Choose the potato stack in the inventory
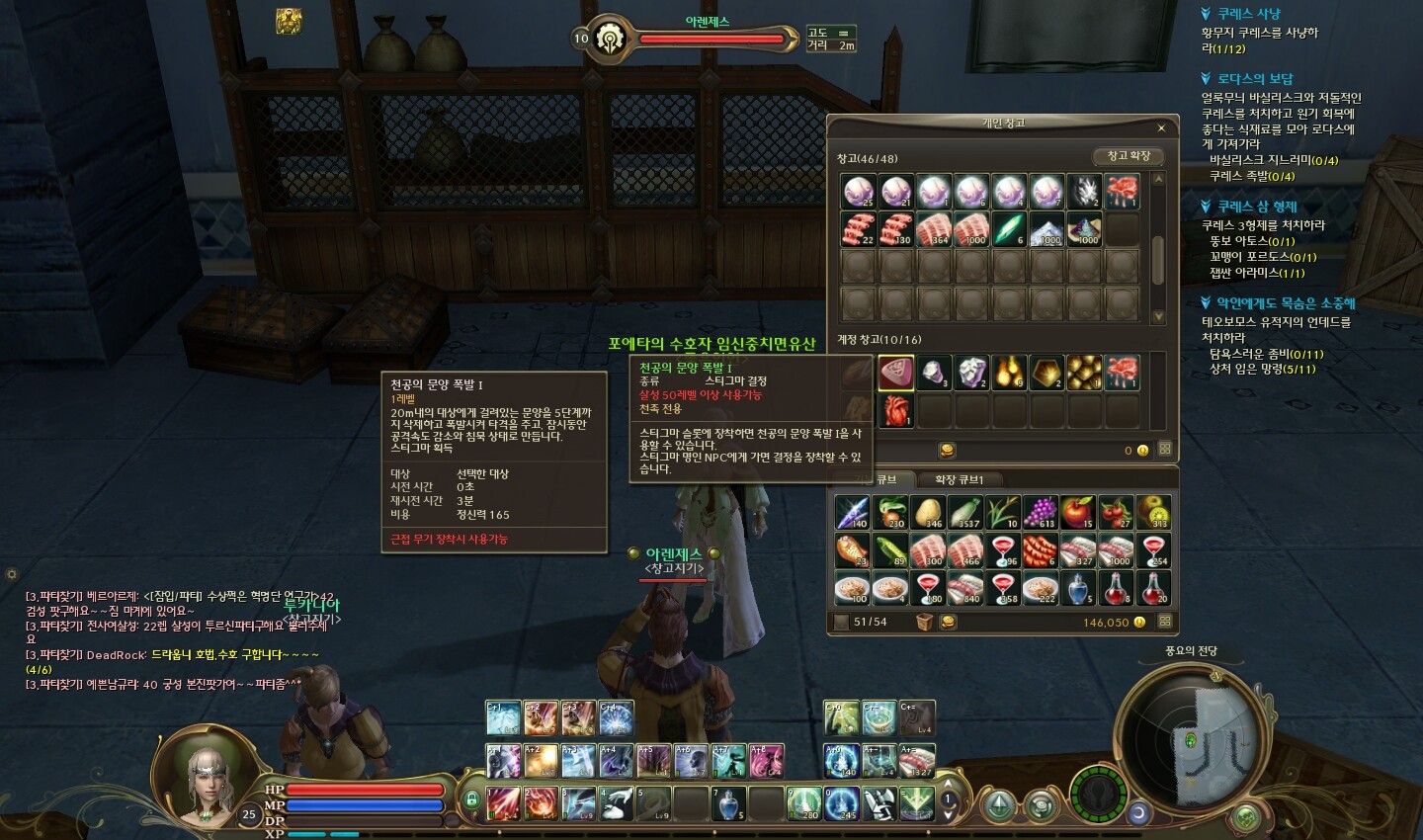Viewport: 1423px width, 840px height. point(927,513)
